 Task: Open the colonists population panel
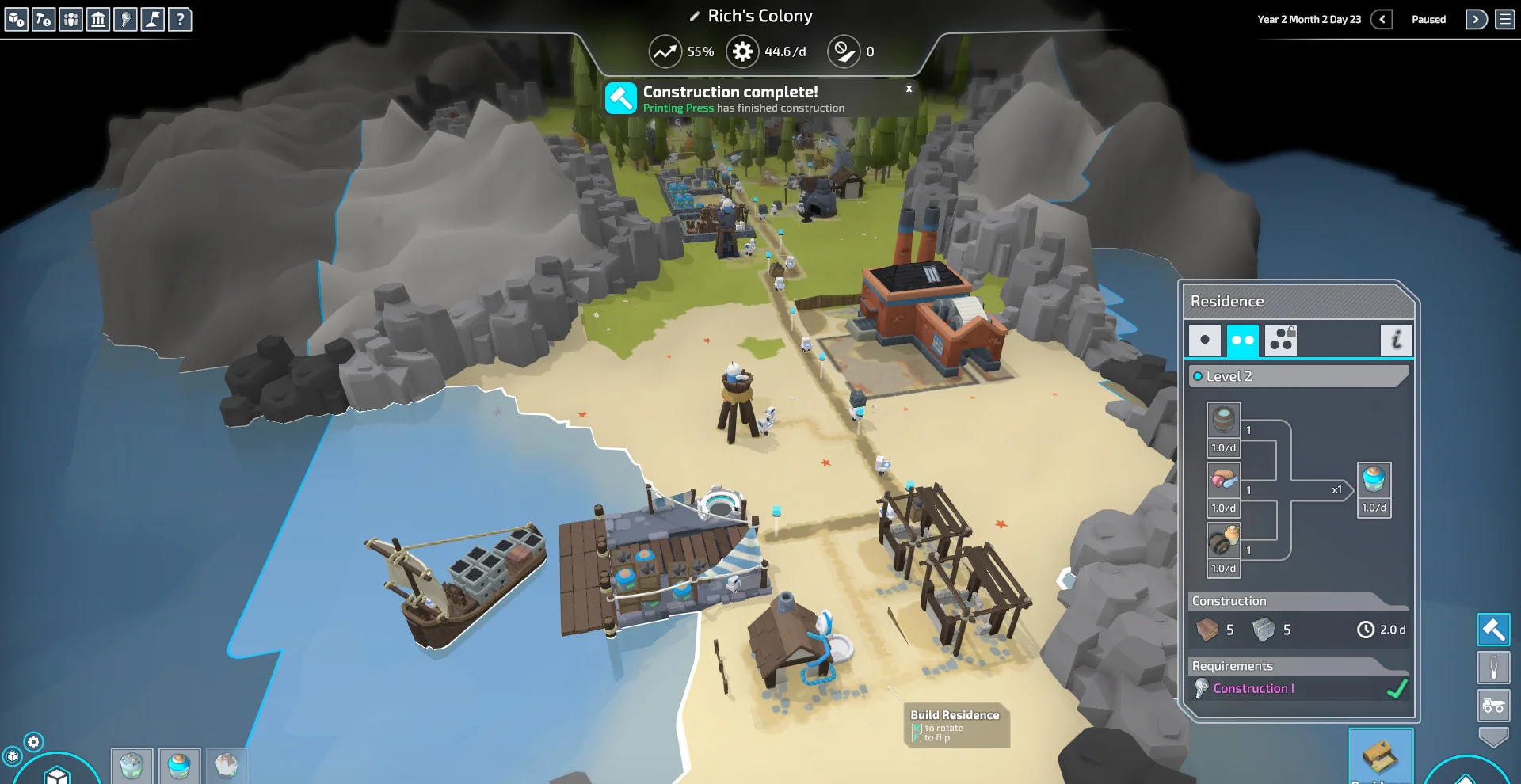pyautogui.click(x=71, y=20)
